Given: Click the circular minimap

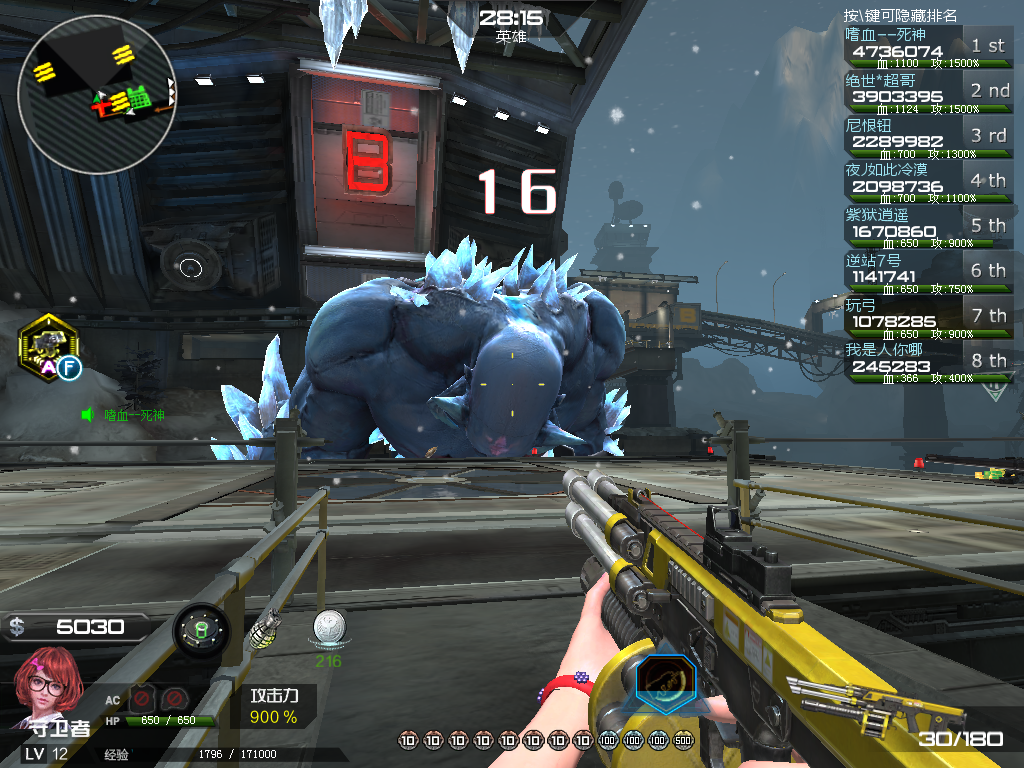Looking at the screenshot, I should (x=96, y=95).
